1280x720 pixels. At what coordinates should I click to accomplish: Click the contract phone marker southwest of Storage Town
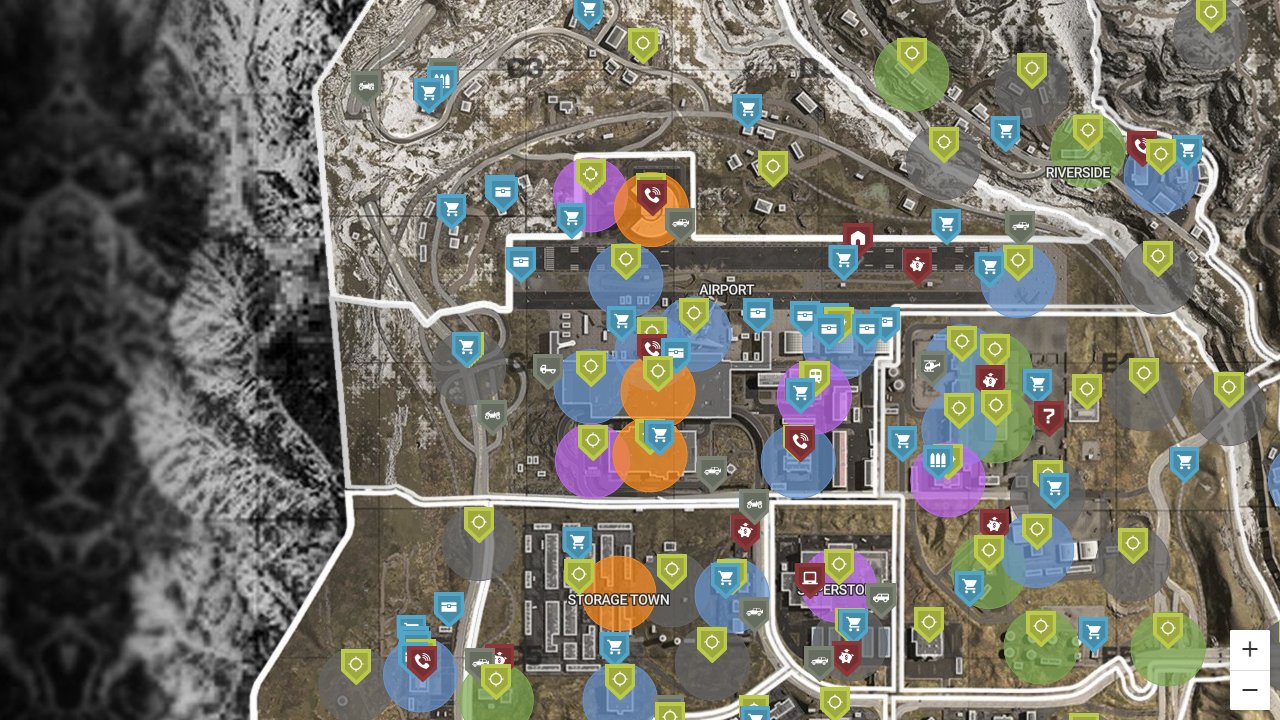[x=421, y=661]
